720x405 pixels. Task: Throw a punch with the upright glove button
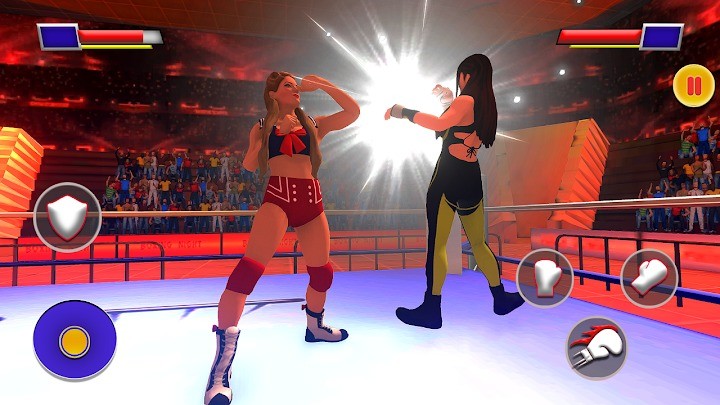[545, 277]
